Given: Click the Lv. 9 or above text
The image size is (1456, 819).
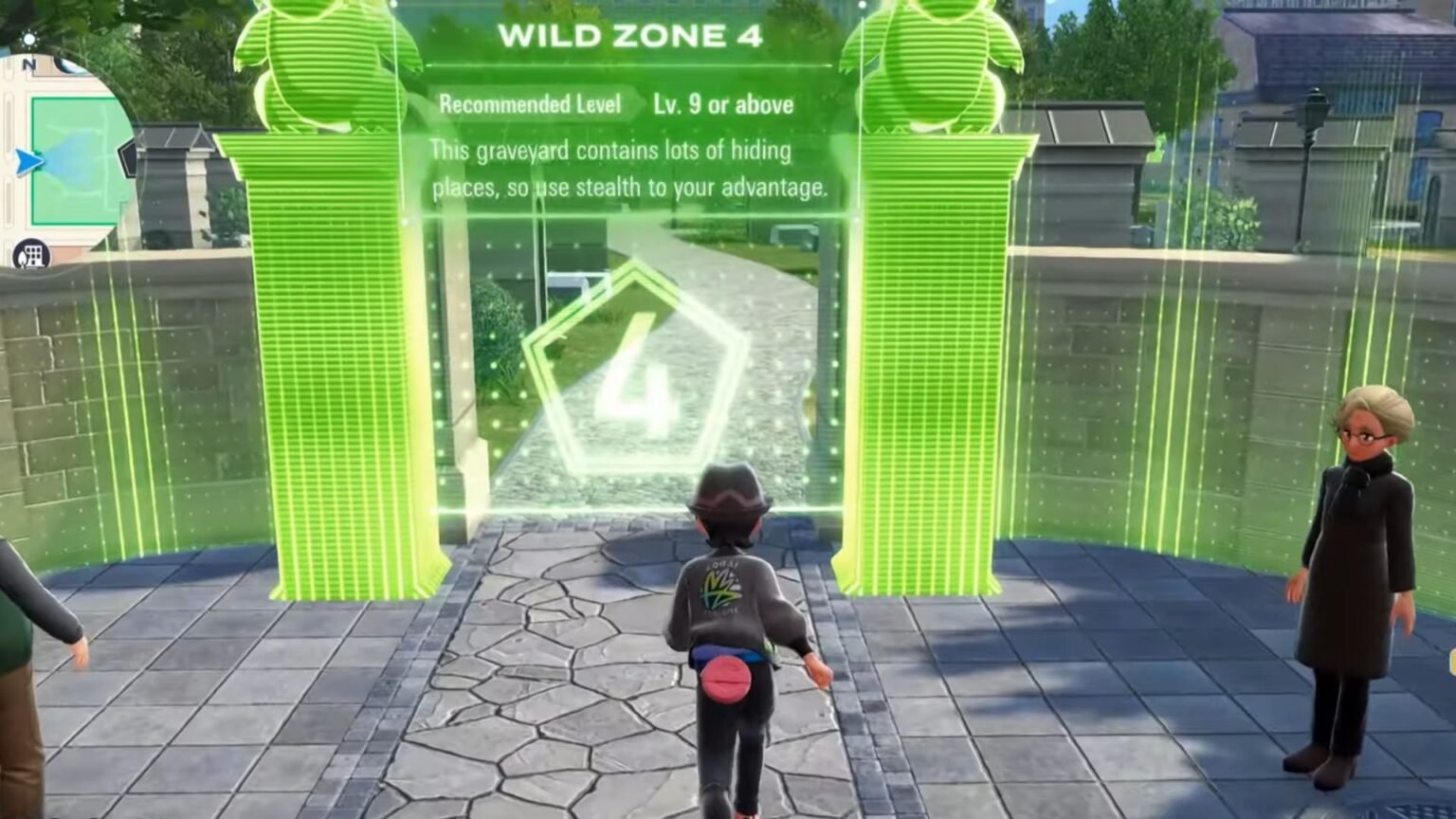Looking at the screenshot, I should [722, 105].
